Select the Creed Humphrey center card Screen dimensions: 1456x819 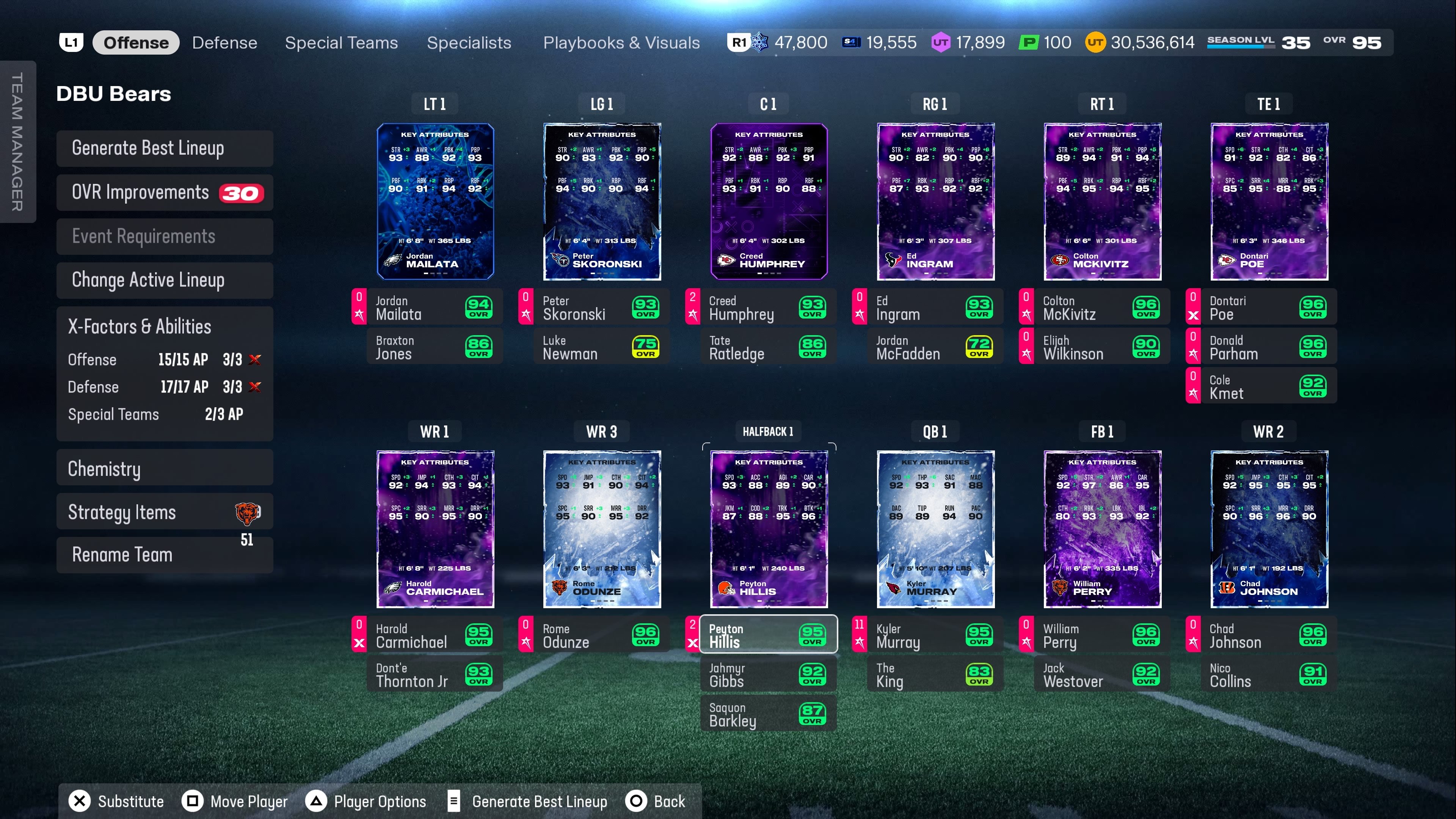tap(769, 201)
